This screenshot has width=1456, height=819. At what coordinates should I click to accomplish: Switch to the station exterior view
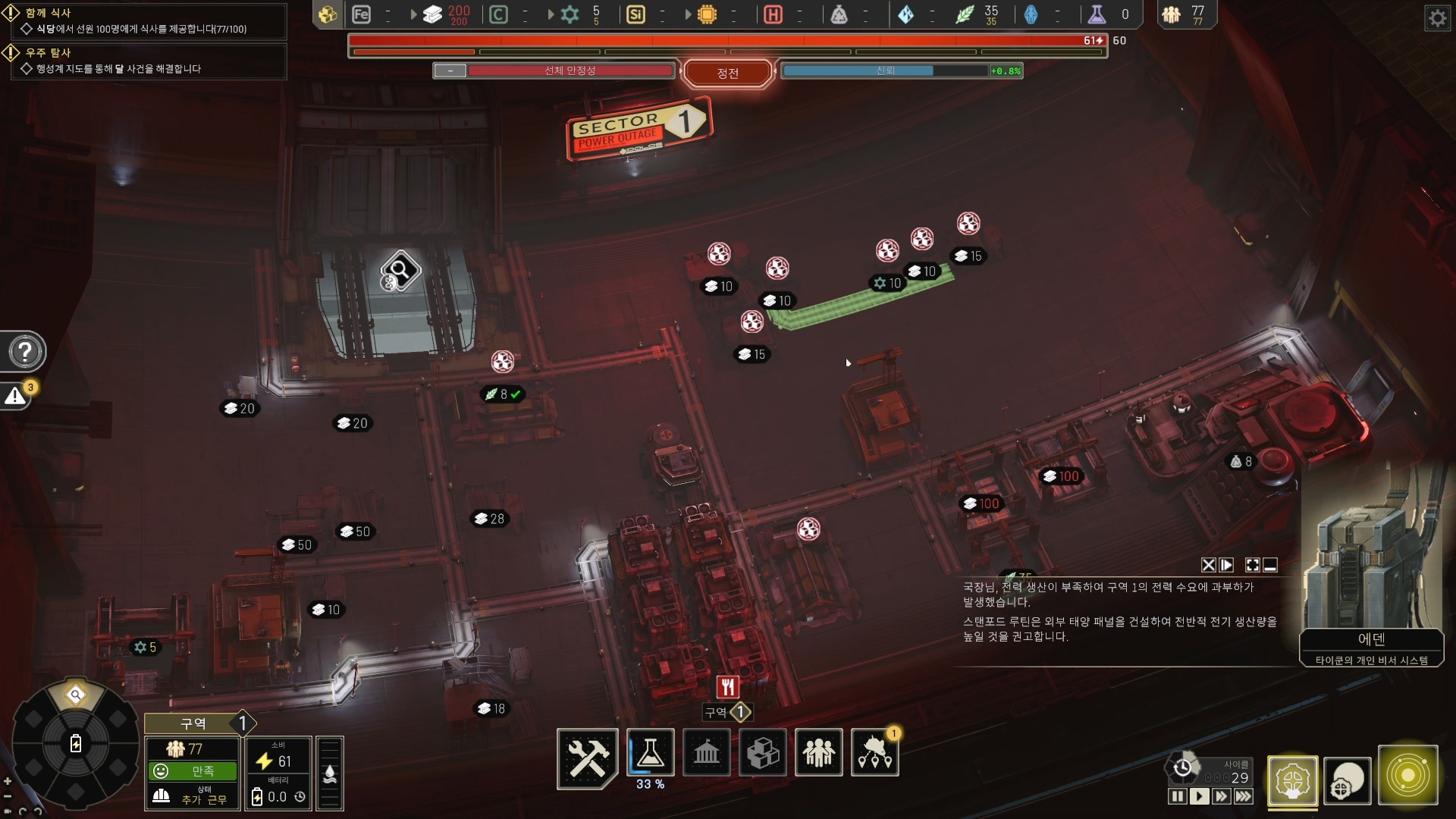point(1348,780)
